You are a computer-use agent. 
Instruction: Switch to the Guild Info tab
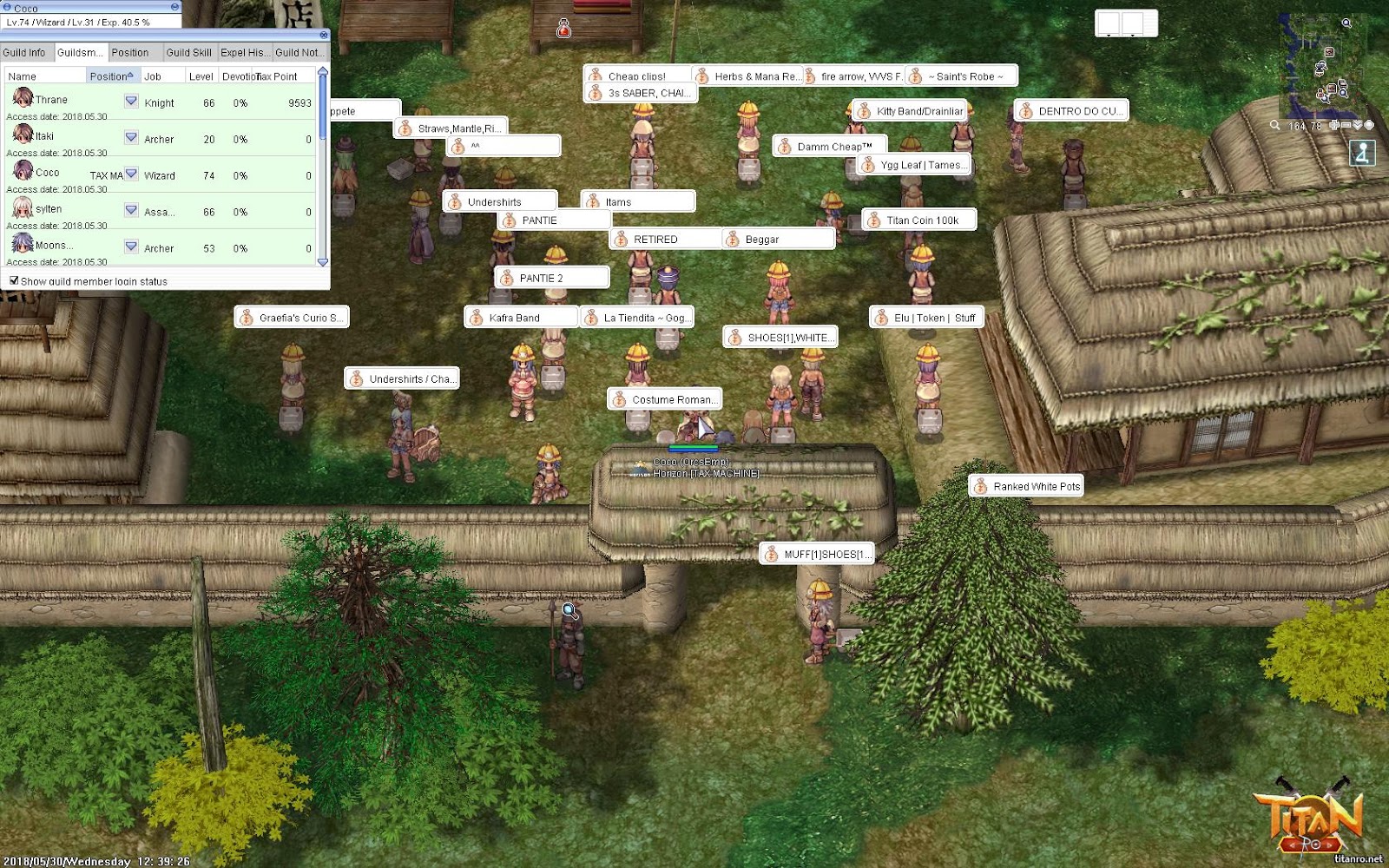coord(25,52)
